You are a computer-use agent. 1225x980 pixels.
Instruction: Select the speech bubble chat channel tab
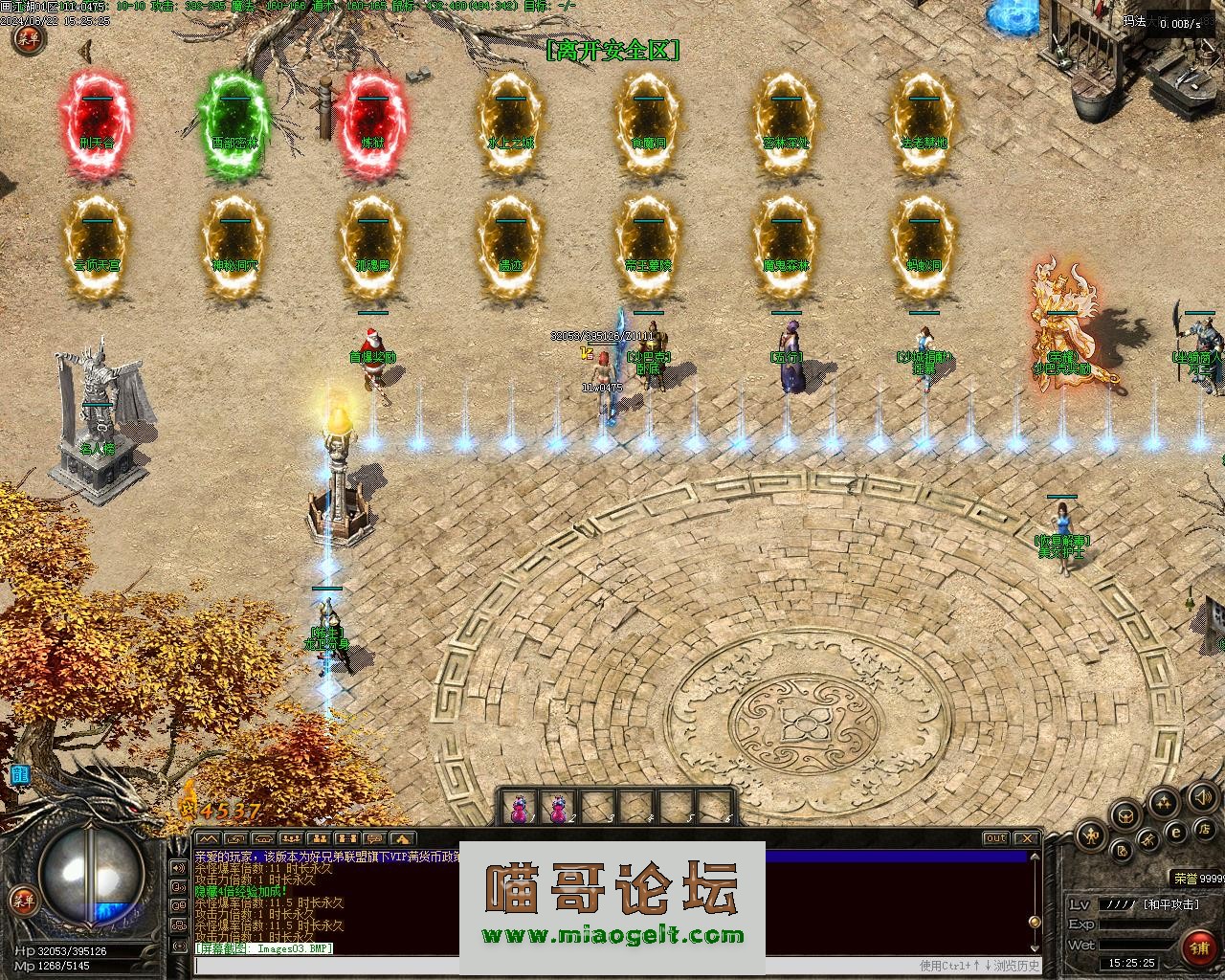click(x=373, y=839)
